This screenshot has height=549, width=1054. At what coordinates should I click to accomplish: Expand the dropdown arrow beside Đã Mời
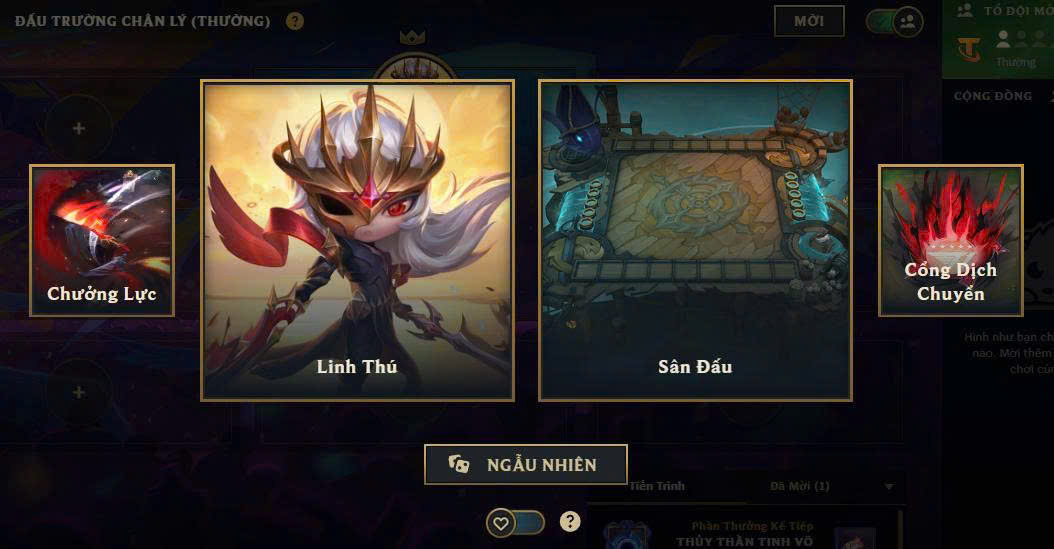point(889,487)
